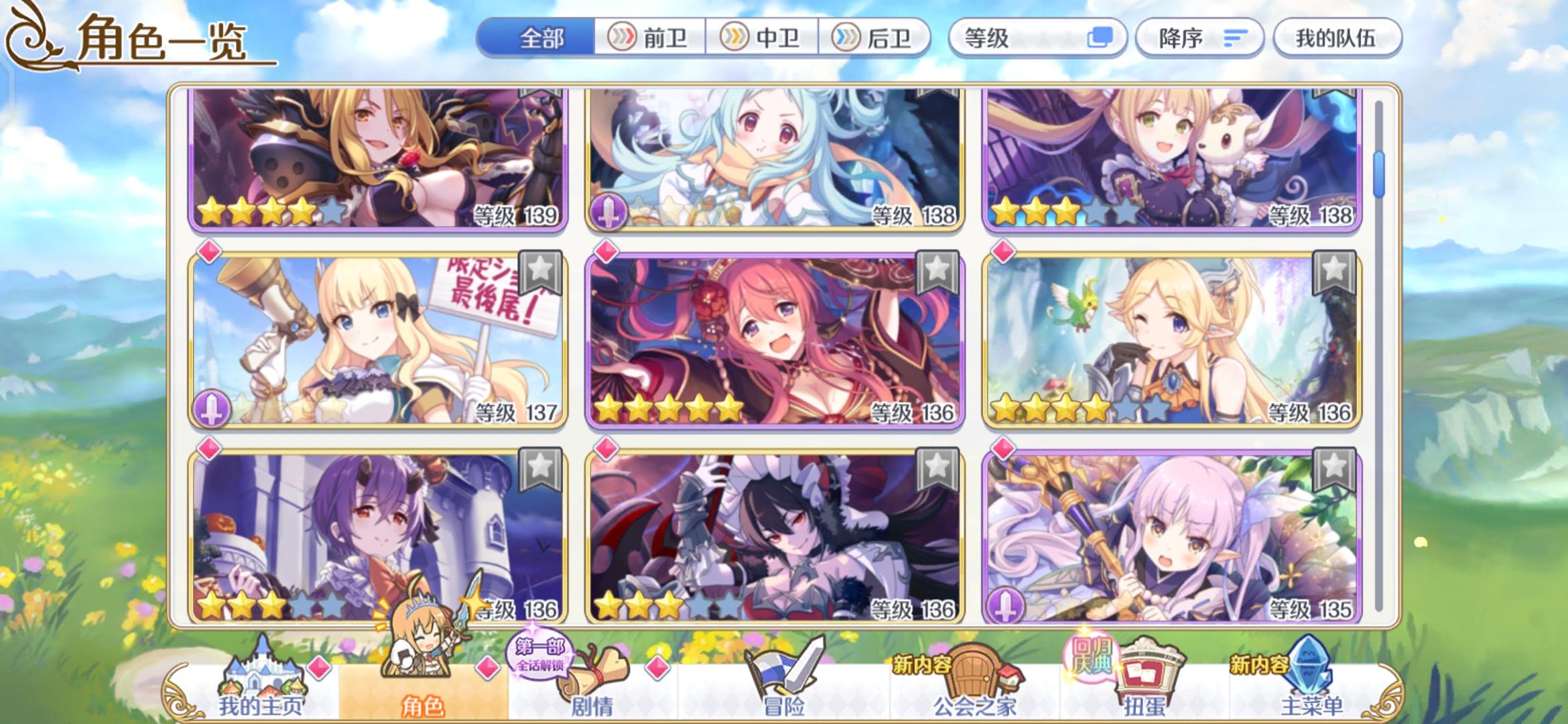Open 我的队伍 (my teams) button
1568x724 pixels.
[1337, 38]
